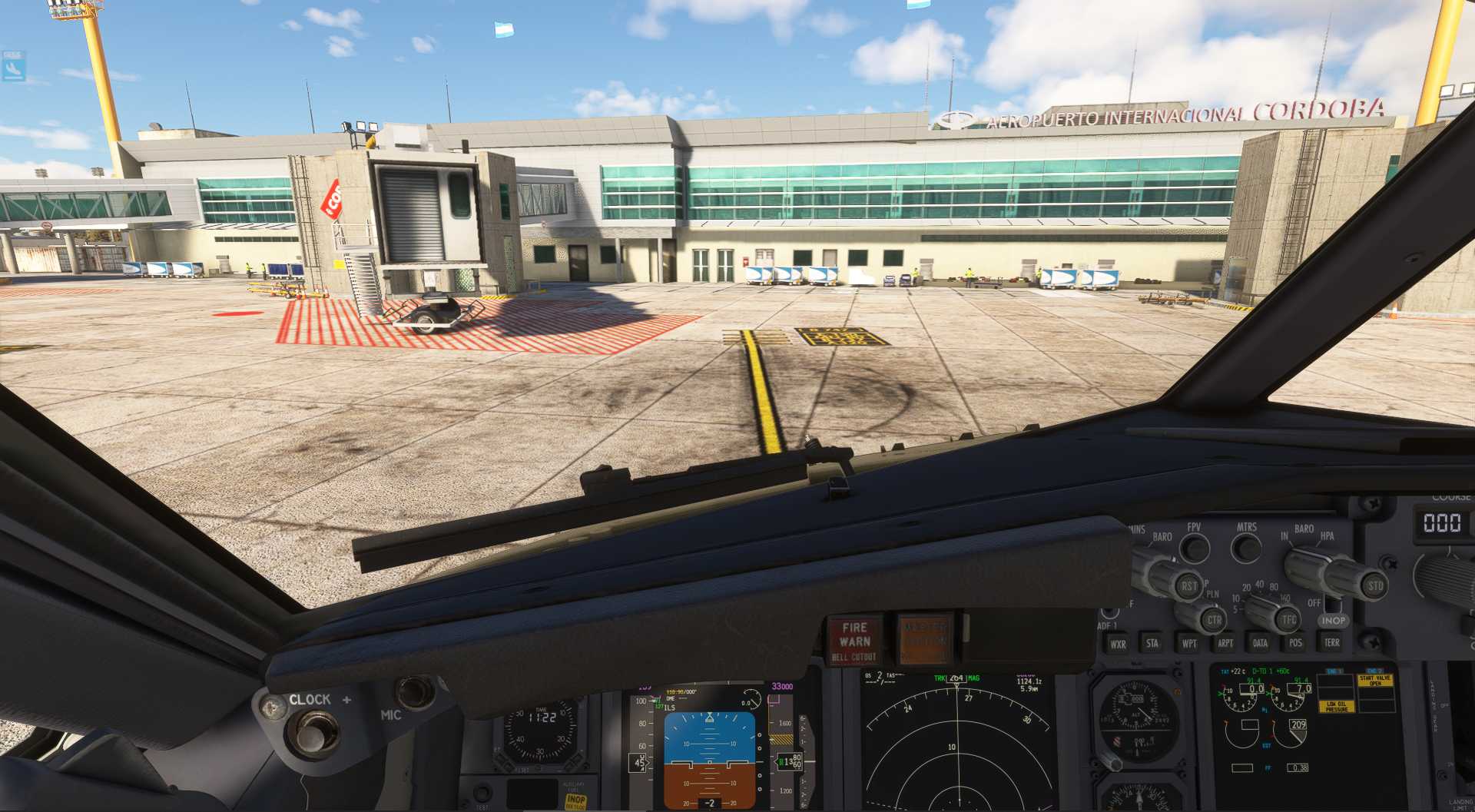Screen dimensions: 1475x812
Task: Push the WXR weather radar button
Action: pyautogui.click(x=1118, y=644)
